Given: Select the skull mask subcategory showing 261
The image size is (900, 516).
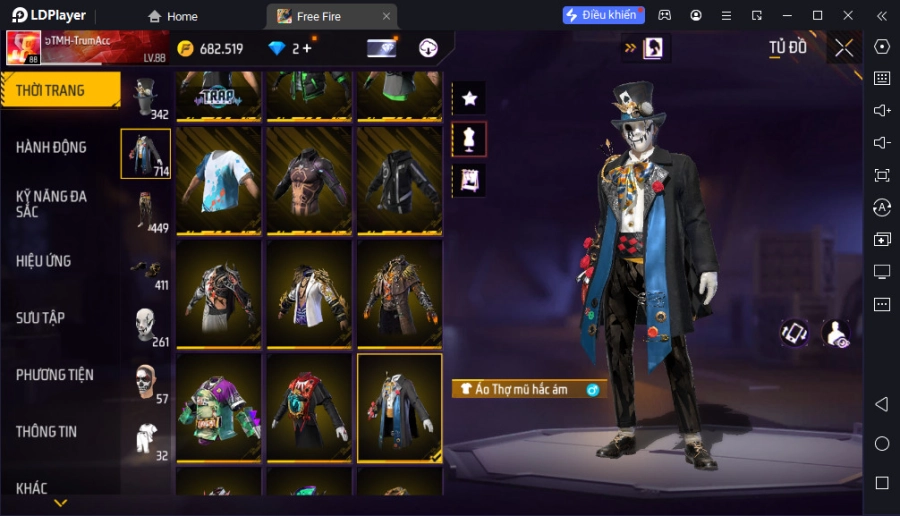Looking at the screenshot, I should tap(146, 324).
